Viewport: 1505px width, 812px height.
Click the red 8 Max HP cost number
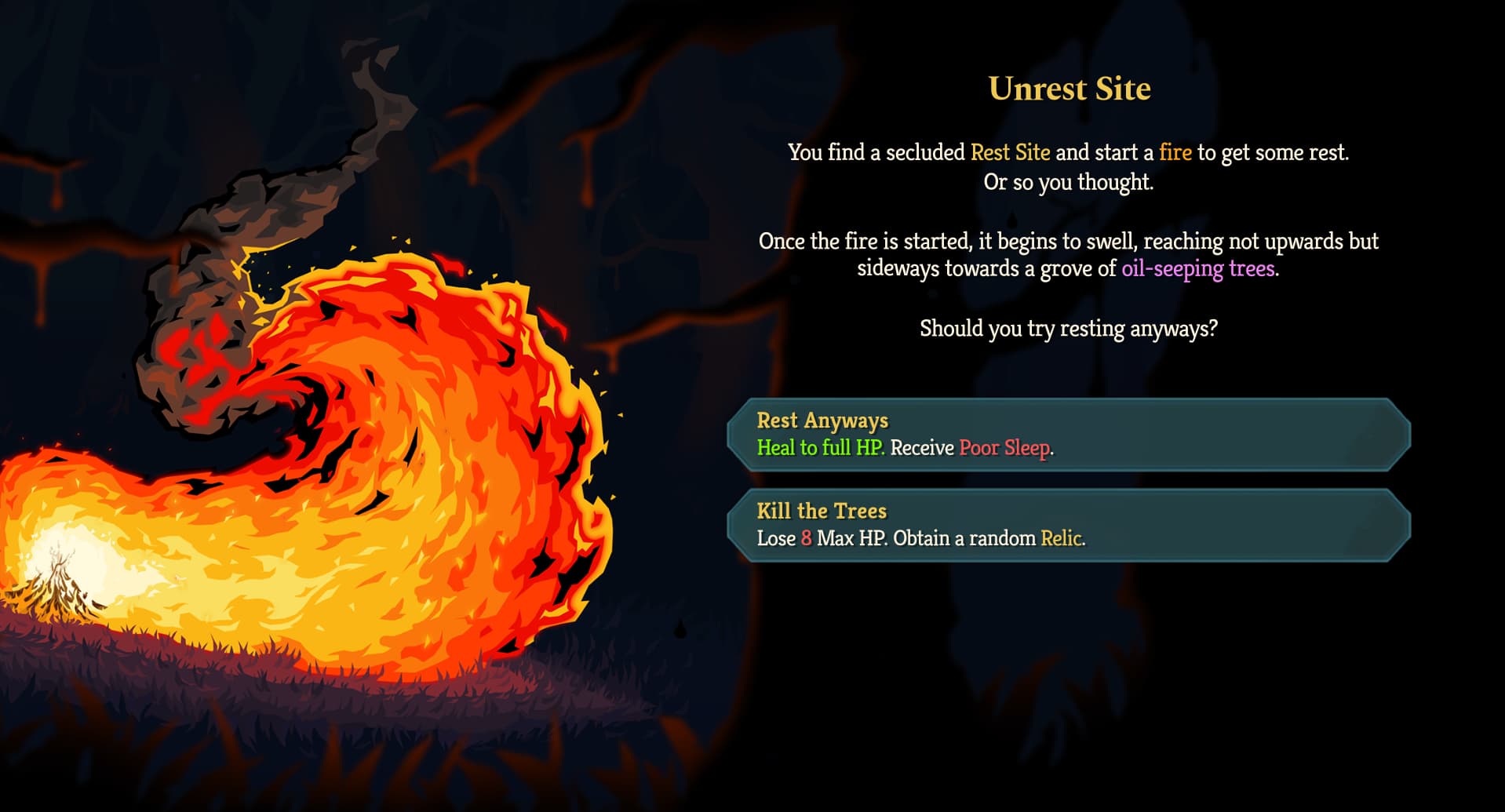tap(806, 539)
